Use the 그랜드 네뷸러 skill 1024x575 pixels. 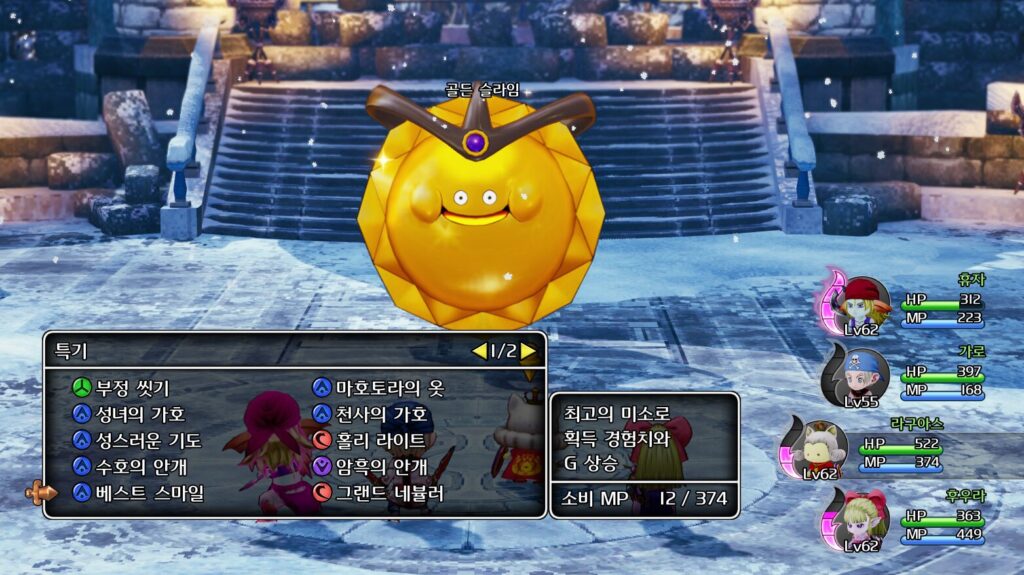click(389, 492)
